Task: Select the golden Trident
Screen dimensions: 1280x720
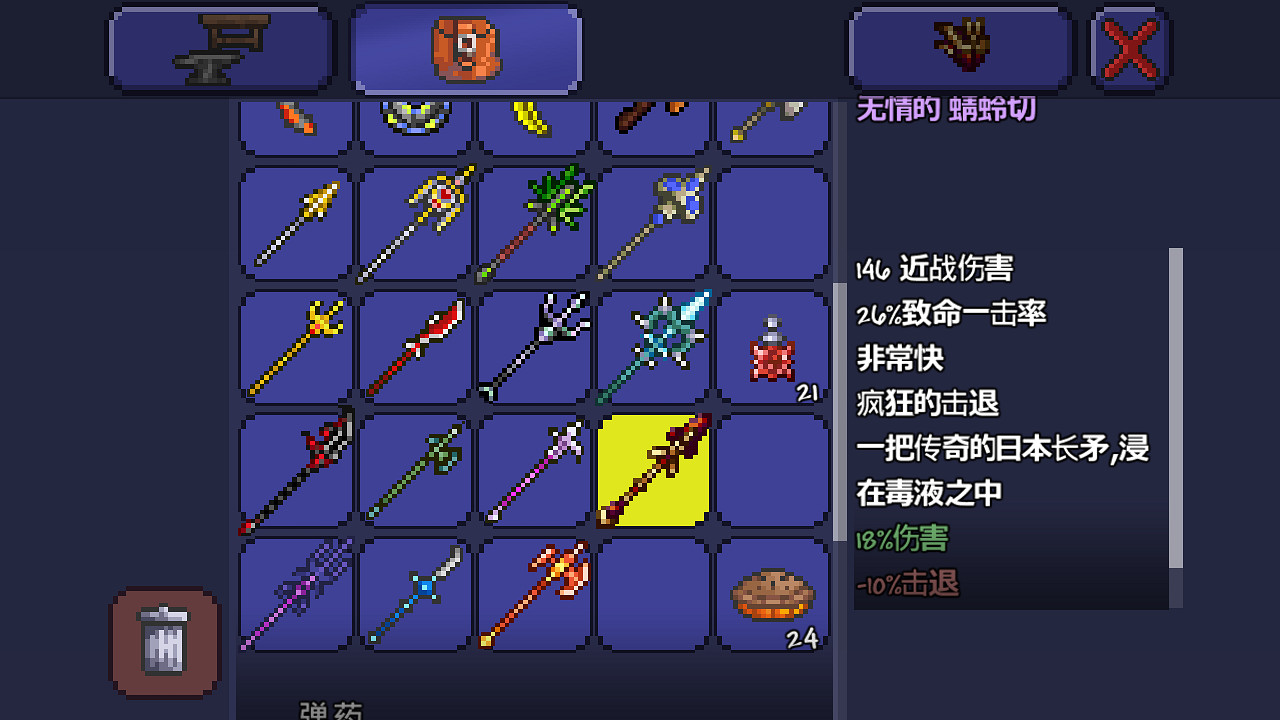Action: click(295, 345)
